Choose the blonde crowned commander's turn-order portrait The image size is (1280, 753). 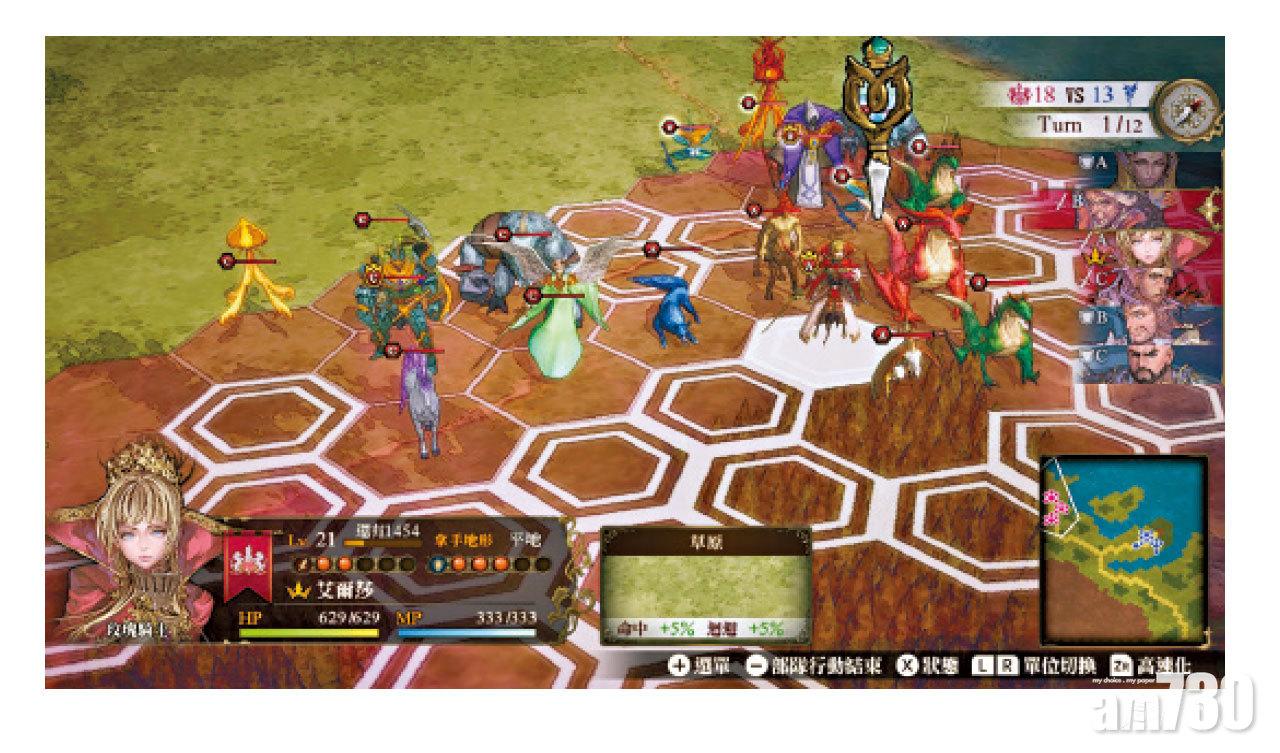tap(1152, 247)
